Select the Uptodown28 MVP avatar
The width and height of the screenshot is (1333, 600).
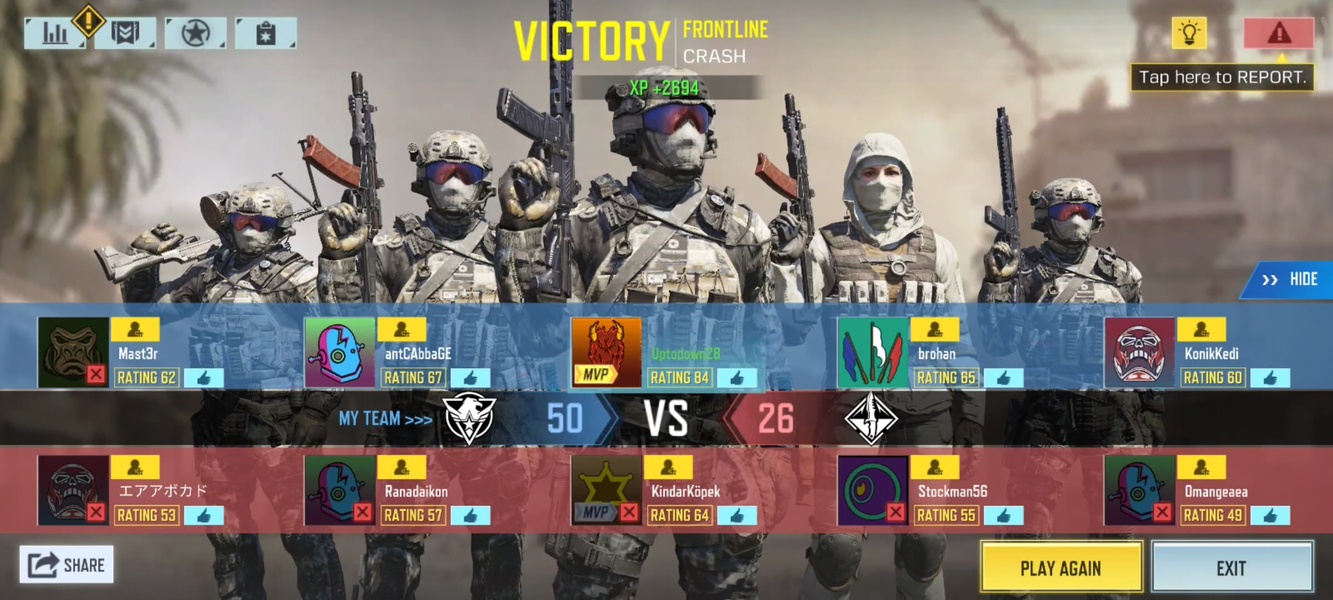click(x=606, y=353)
